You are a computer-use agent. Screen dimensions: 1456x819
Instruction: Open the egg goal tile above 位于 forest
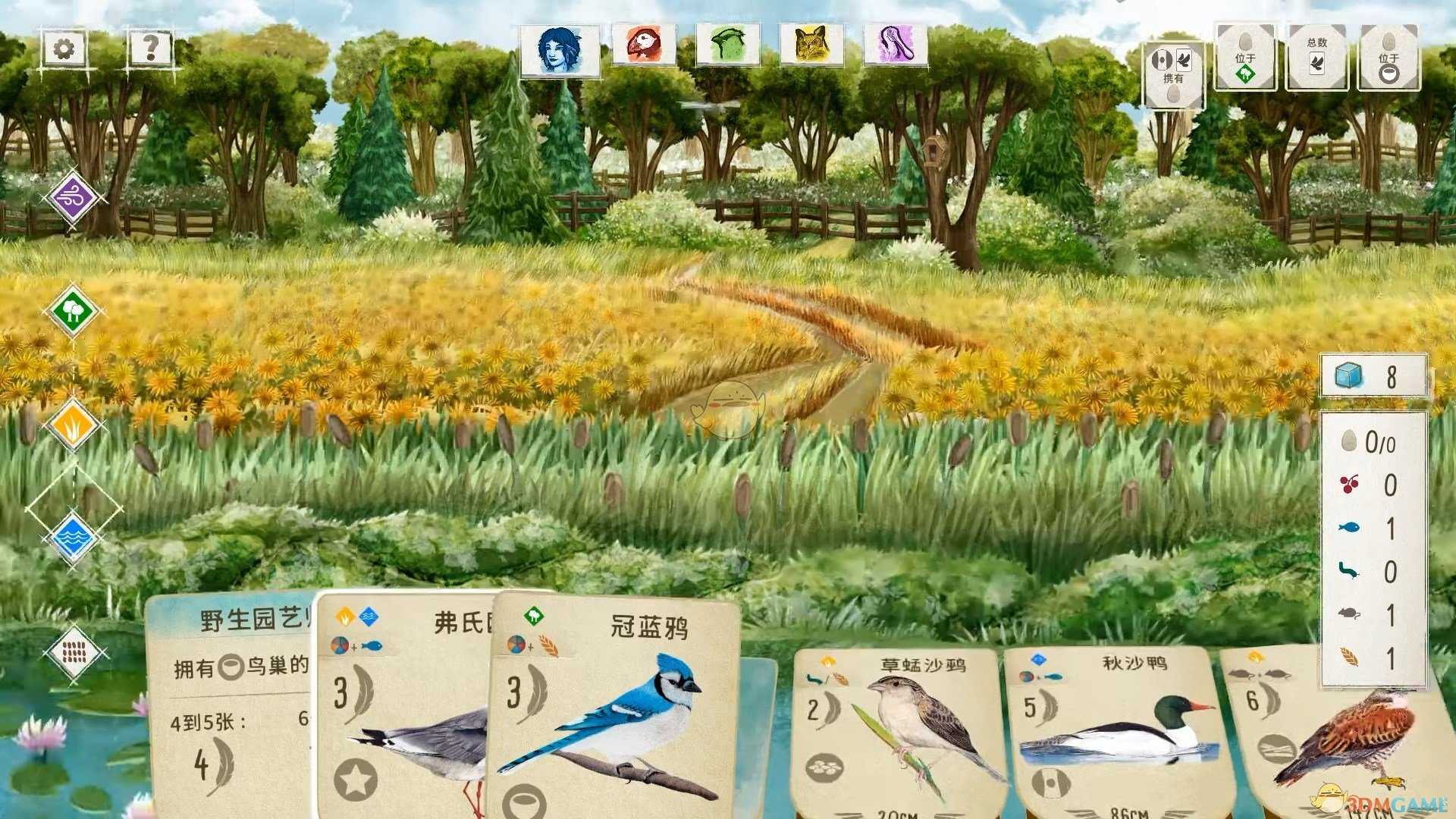pyautogui.click(x=1244, y=55)
